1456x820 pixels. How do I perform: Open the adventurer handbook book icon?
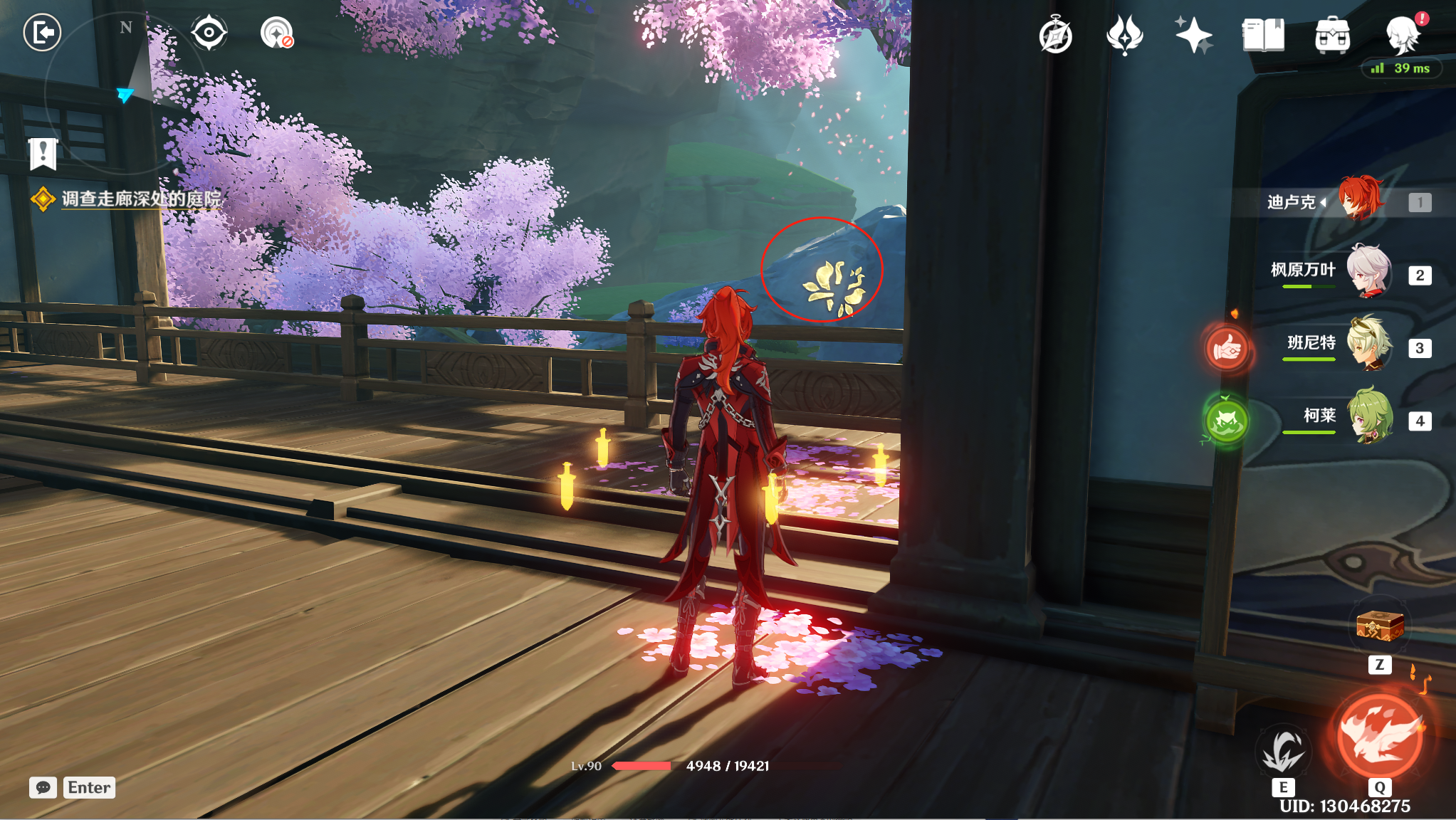coord(1263,36)
